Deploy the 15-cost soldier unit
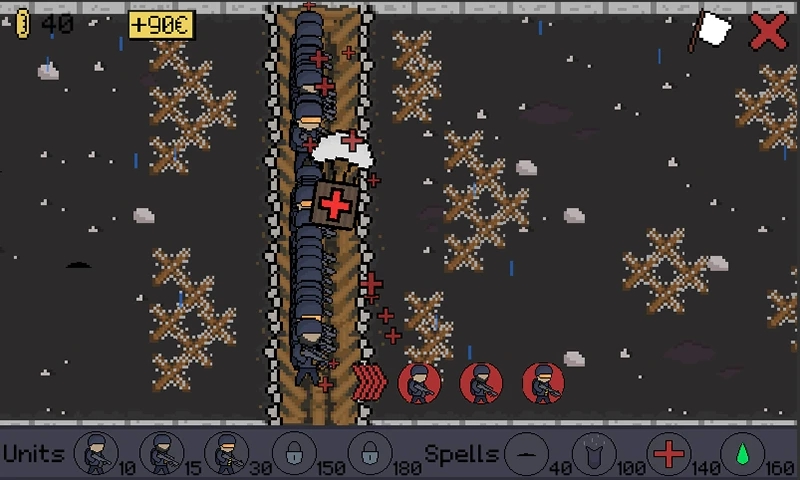Viewport: 800px width, 480px height. pyautogui.click(x=162, y=453)
